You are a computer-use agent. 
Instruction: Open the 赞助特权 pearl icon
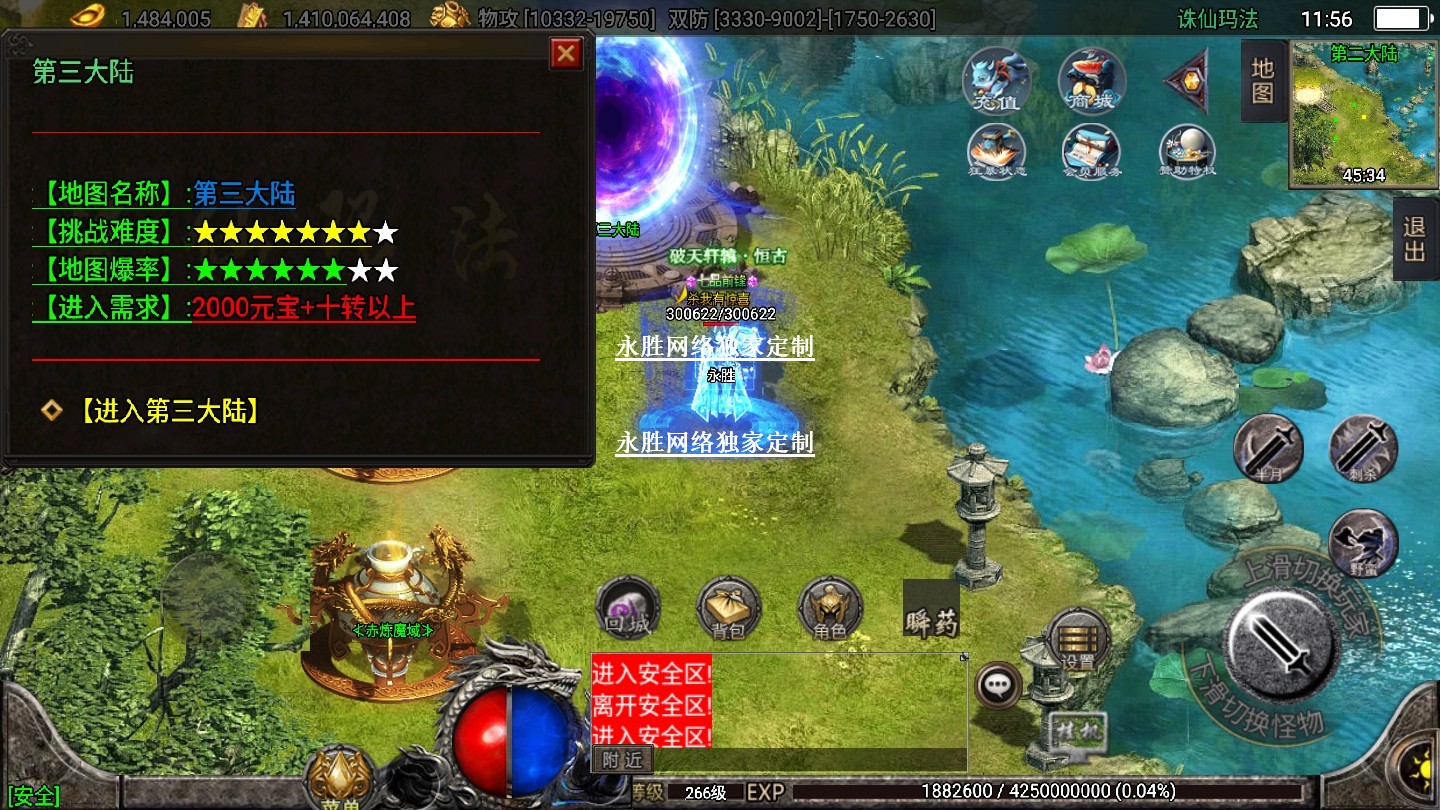(x=1187, y=152)
